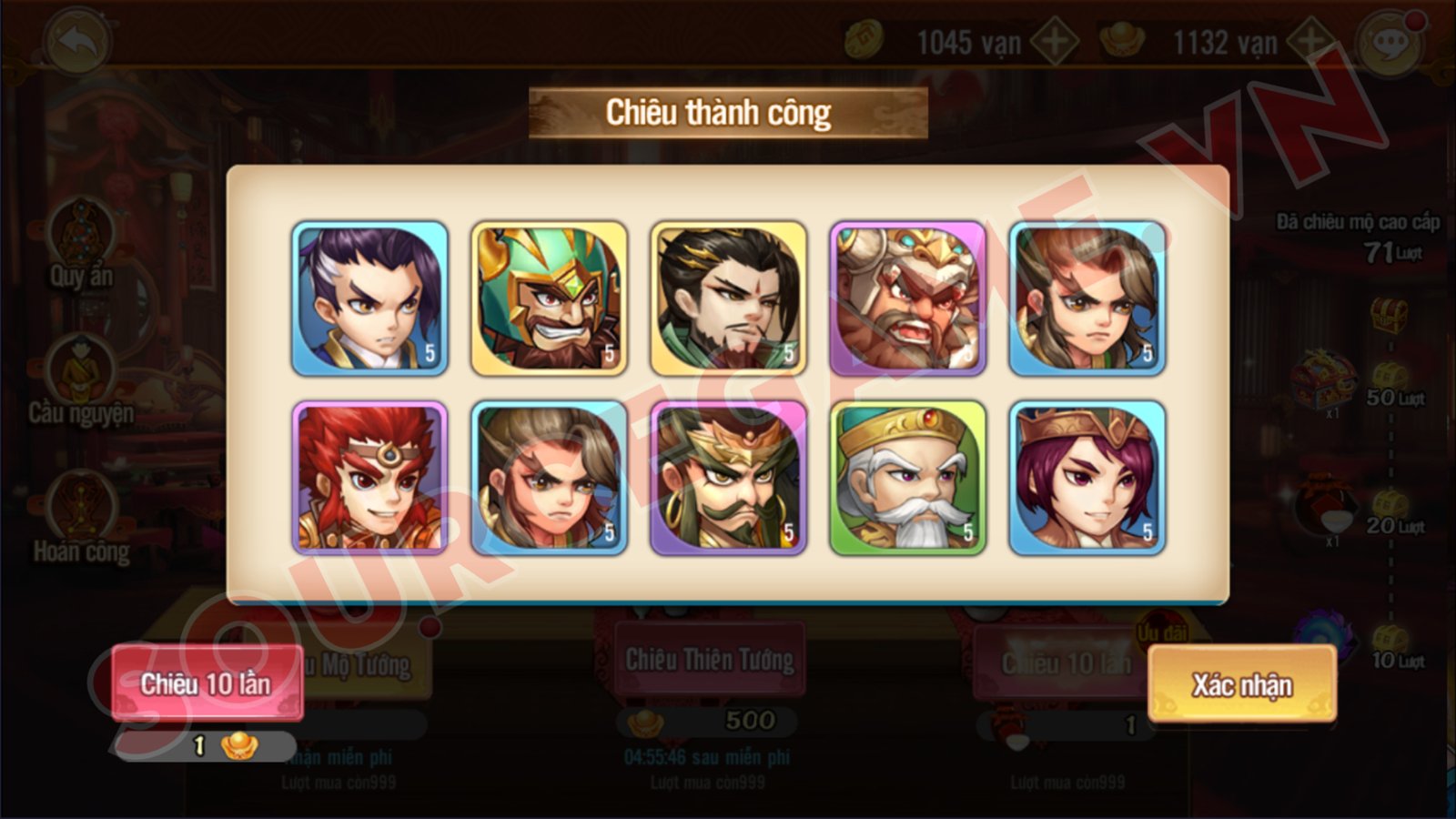Image resolution: width=1456 pixels, height=819 pixels.
Task: Add gold ingots with the plus beside 1132 vạn
Action: tap(1310, 42)
